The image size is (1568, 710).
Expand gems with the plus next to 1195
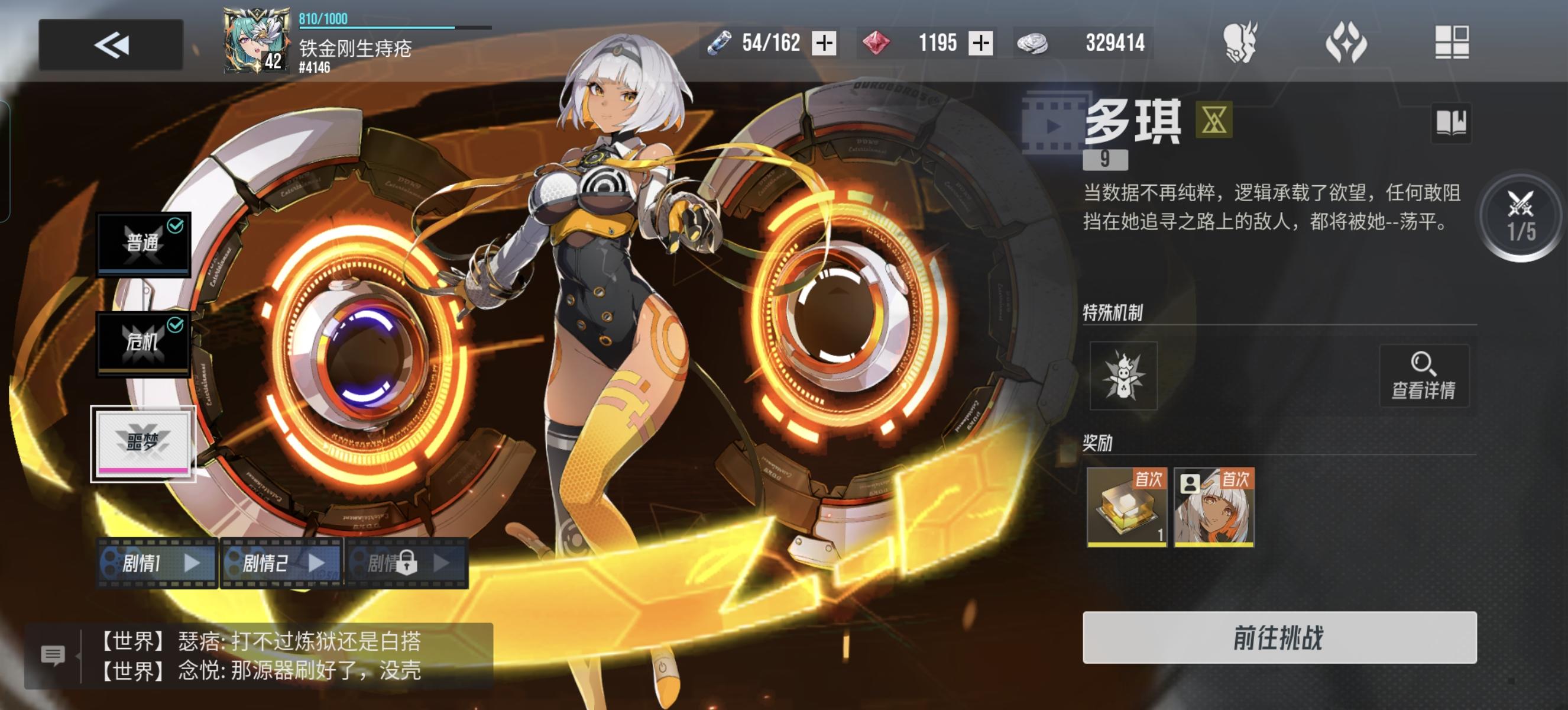[x=980, y=44]
